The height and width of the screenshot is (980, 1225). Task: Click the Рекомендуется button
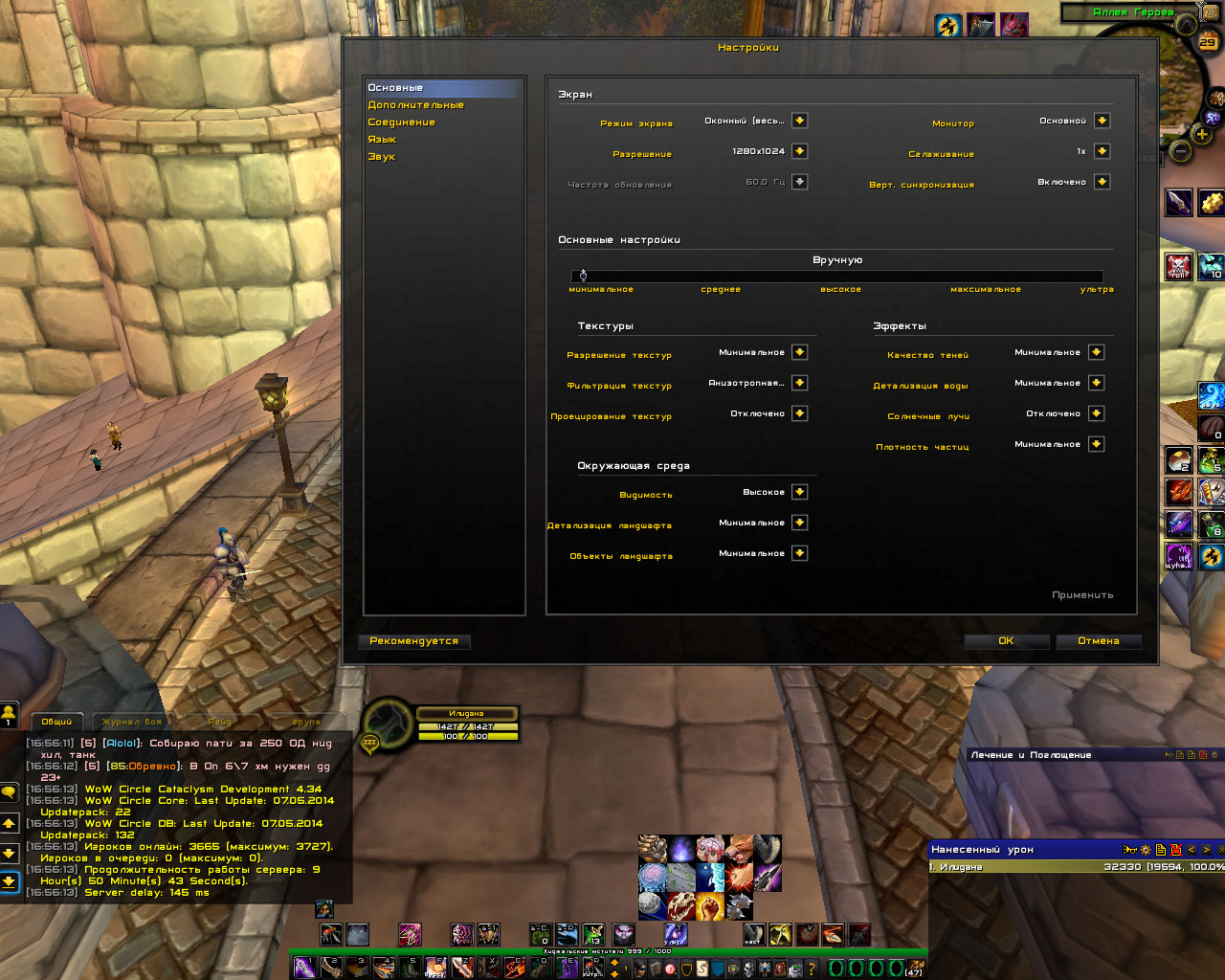pyautogui.click(x=413, y=641)
